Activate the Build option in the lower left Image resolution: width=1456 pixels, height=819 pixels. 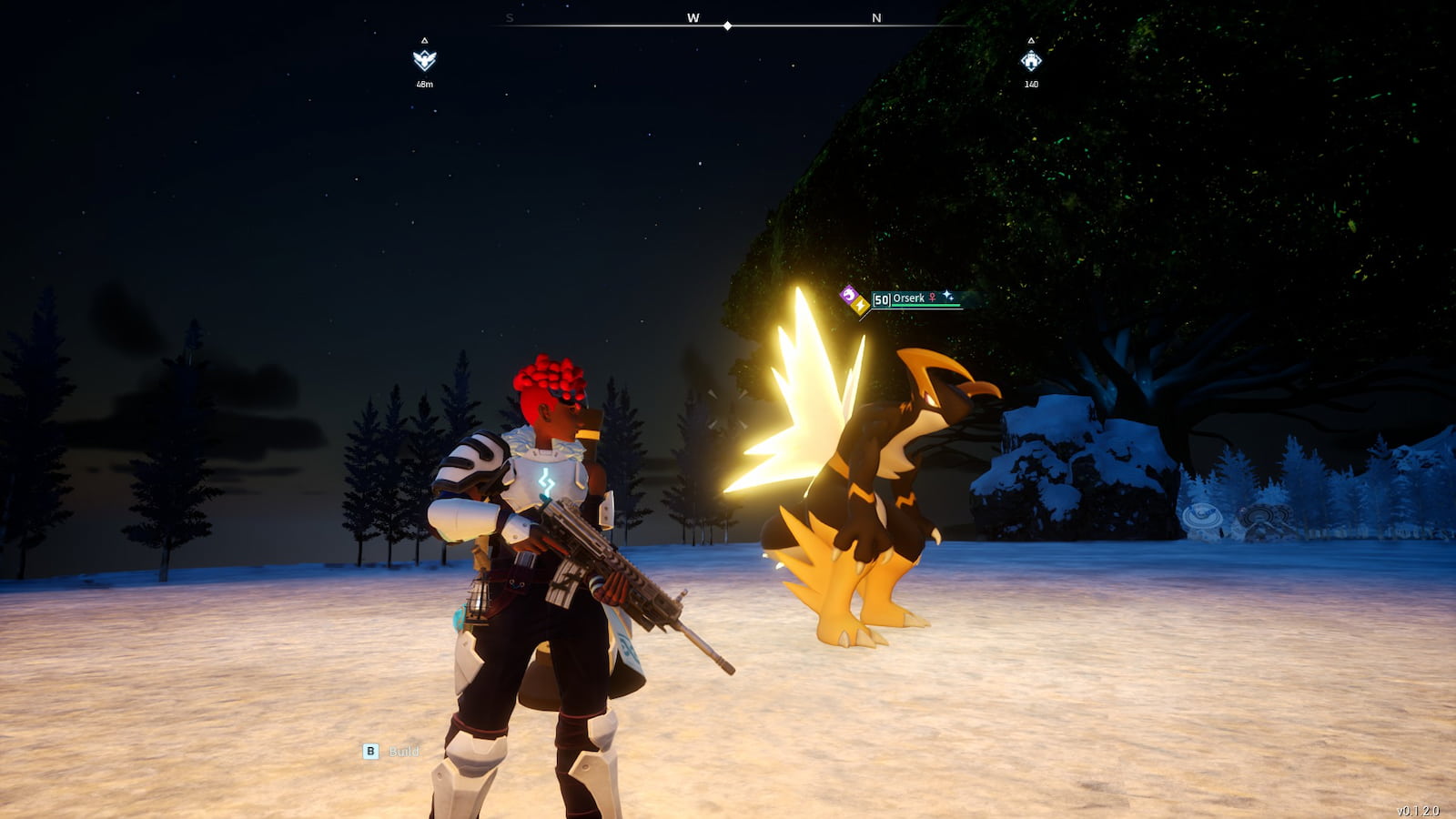pos(405,753)
